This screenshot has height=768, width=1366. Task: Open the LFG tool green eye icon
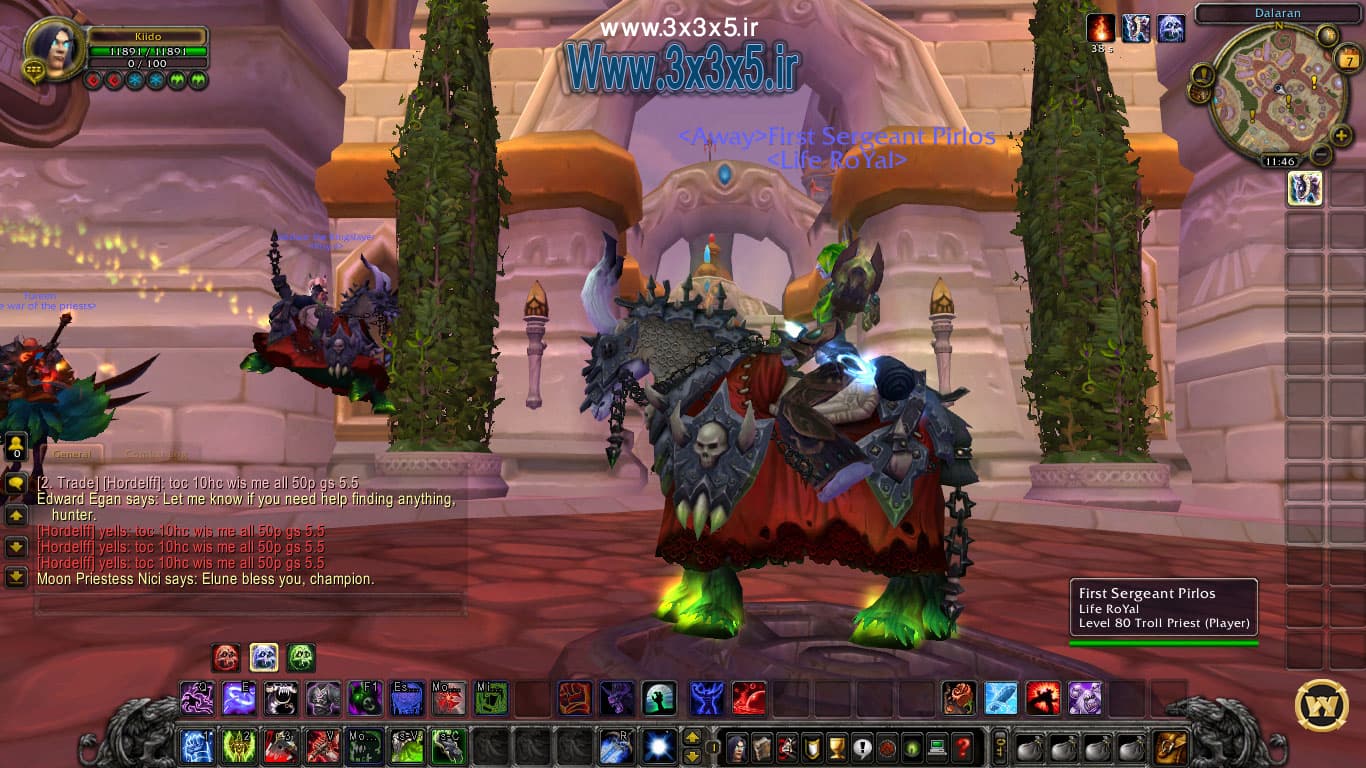[x=913, y=748]
